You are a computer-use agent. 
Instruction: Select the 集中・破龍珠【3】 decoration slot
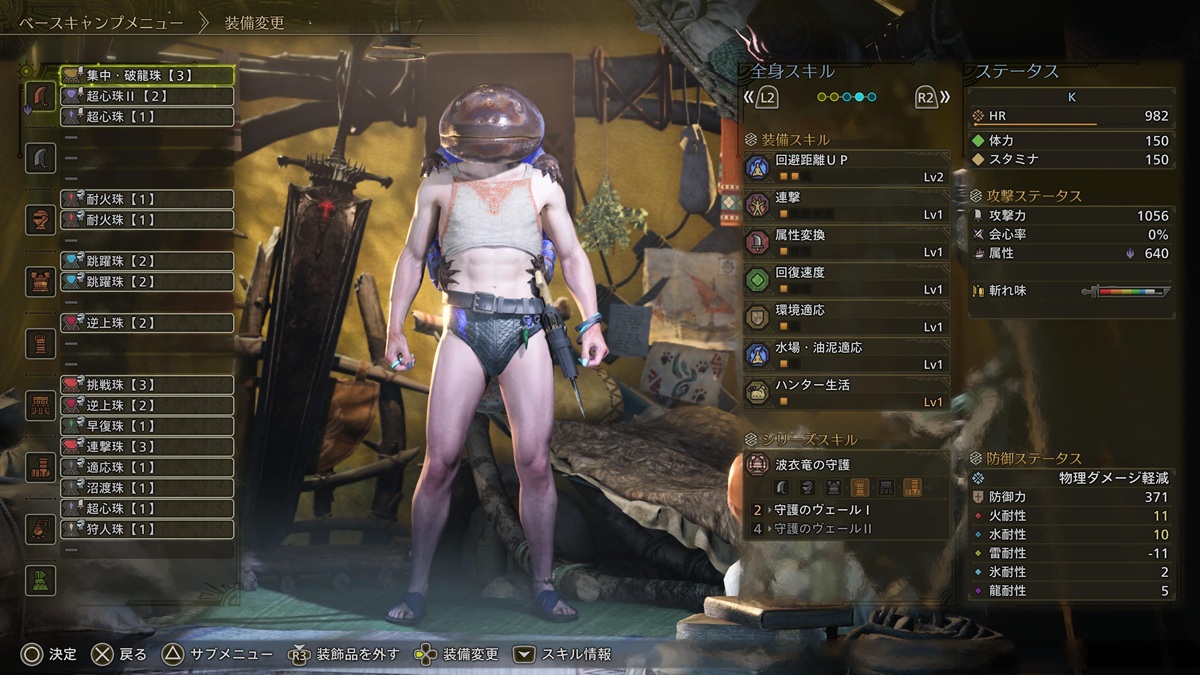[147, 75]
